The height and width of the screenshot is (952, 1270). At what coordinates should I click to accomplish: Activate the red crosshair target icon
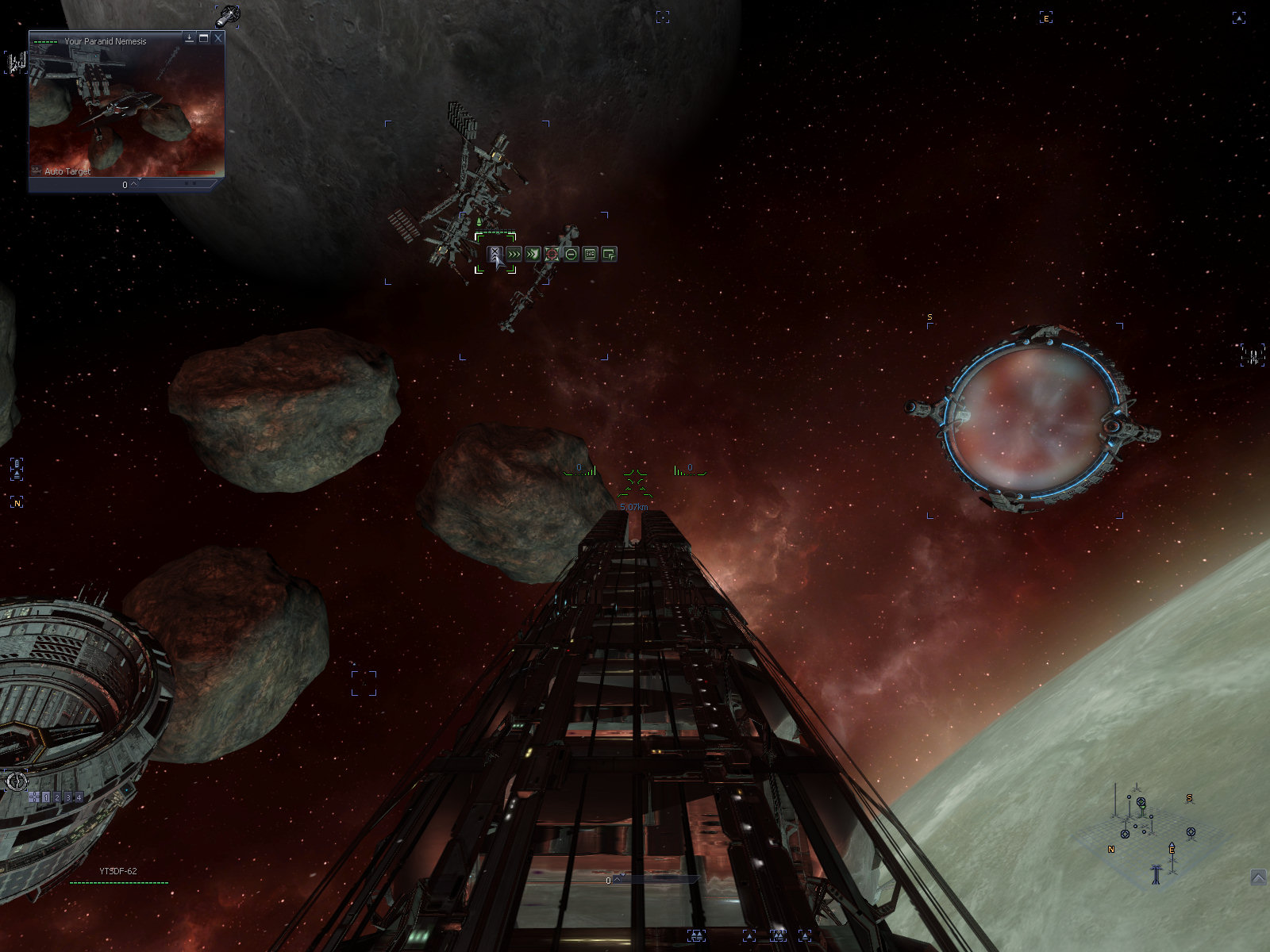click(x=552, y=254)
